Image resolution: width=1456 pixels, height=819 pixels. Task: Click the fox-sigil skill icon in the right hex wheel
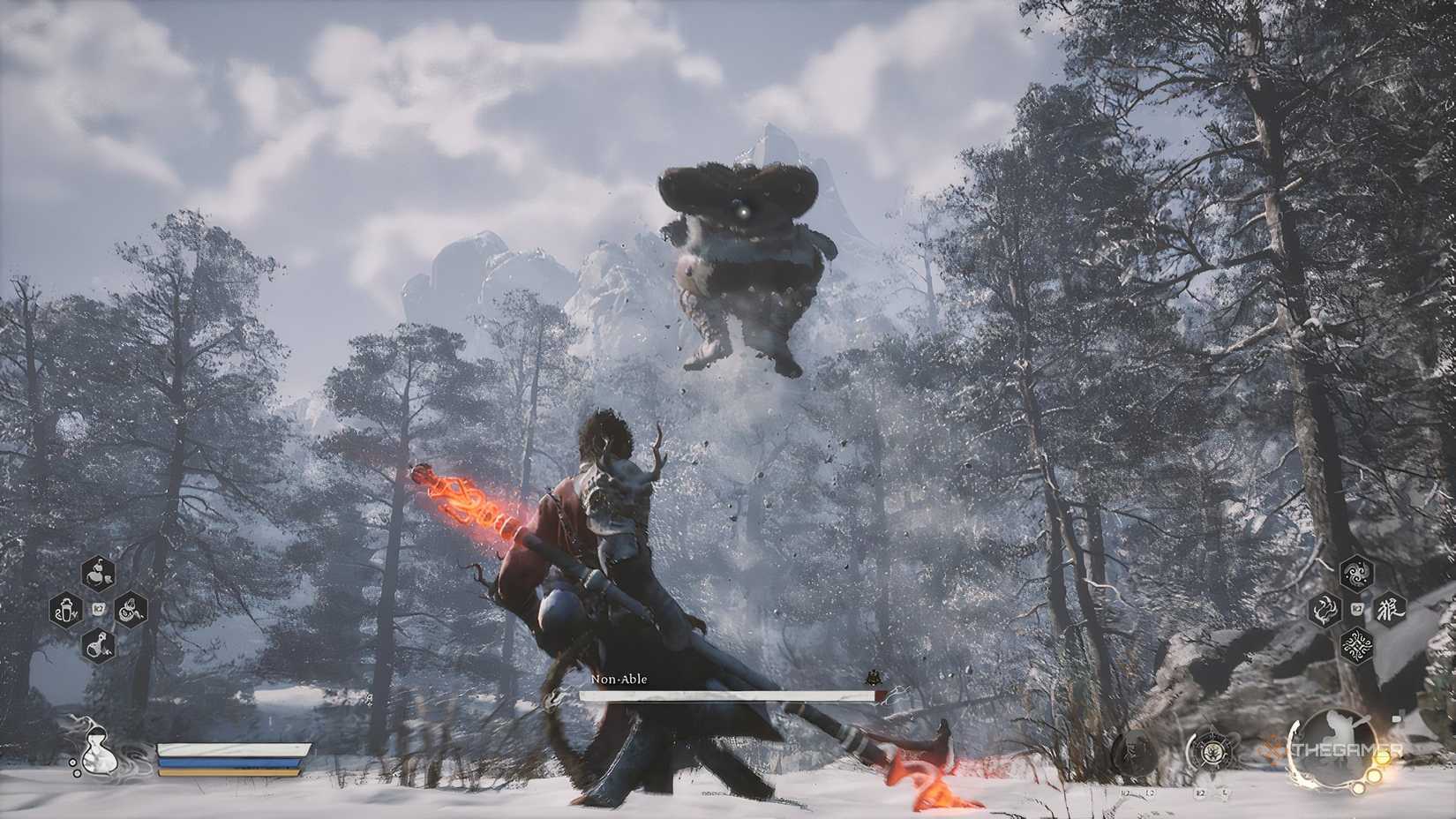click(x=1325, y=609)
